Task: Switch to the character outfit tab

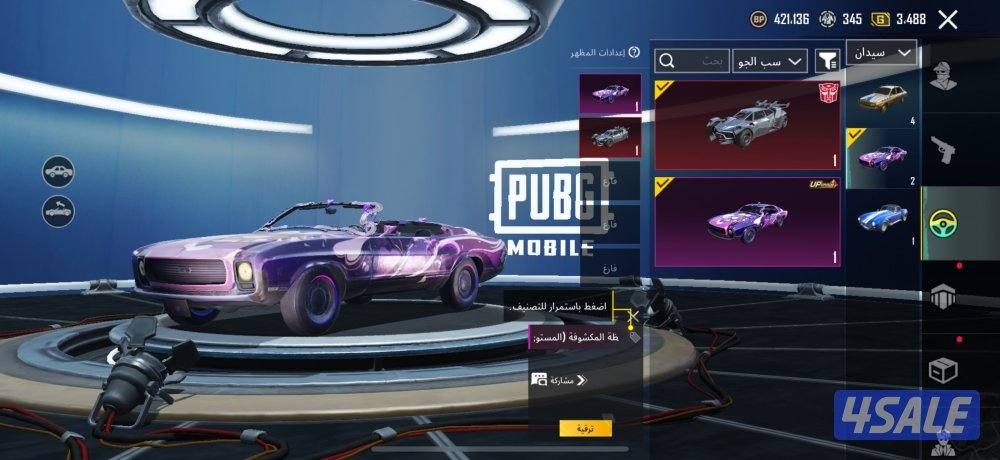Action: coord(940,76)
